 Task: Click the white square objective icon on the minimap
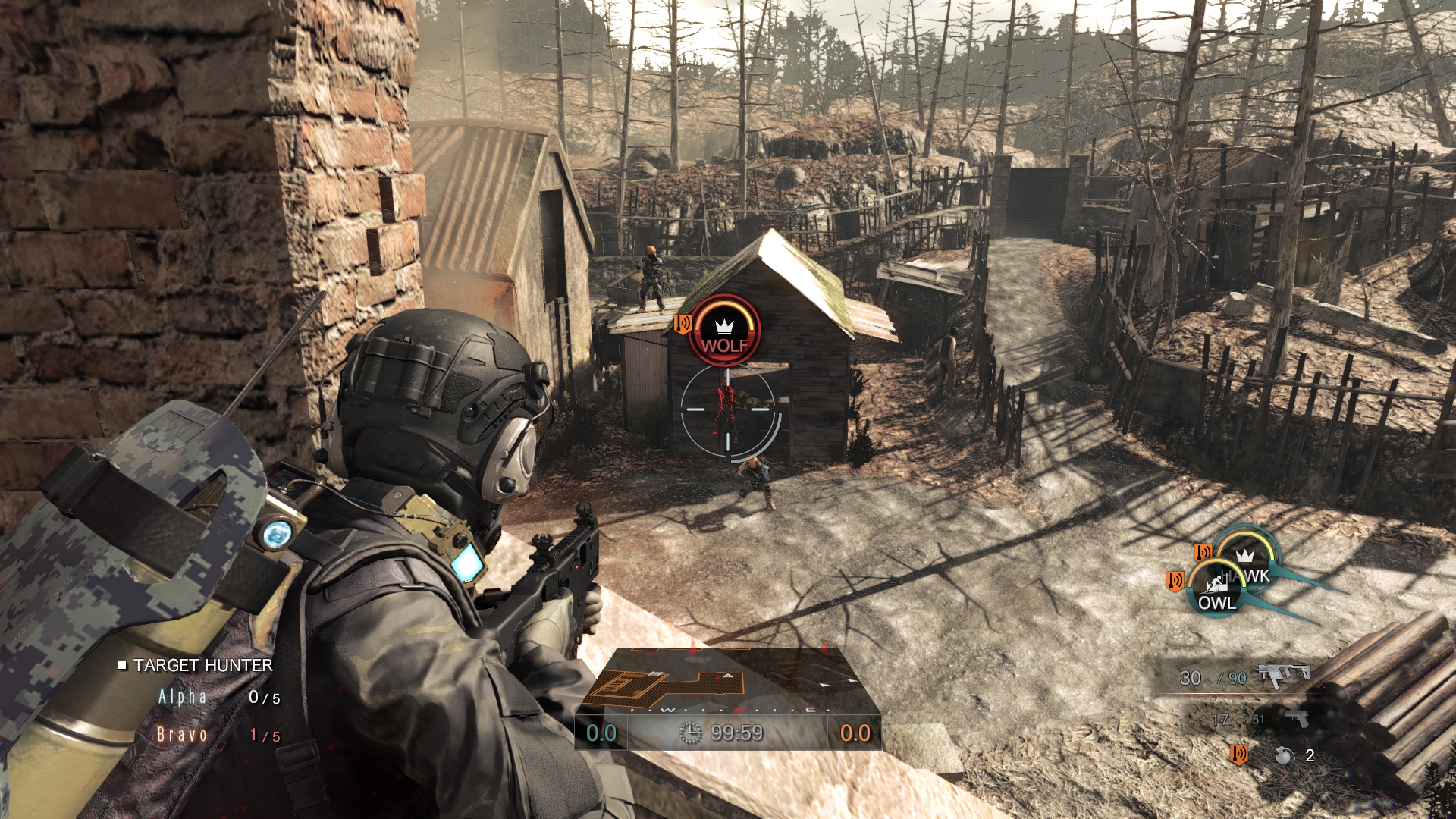(x=656, y=675)
